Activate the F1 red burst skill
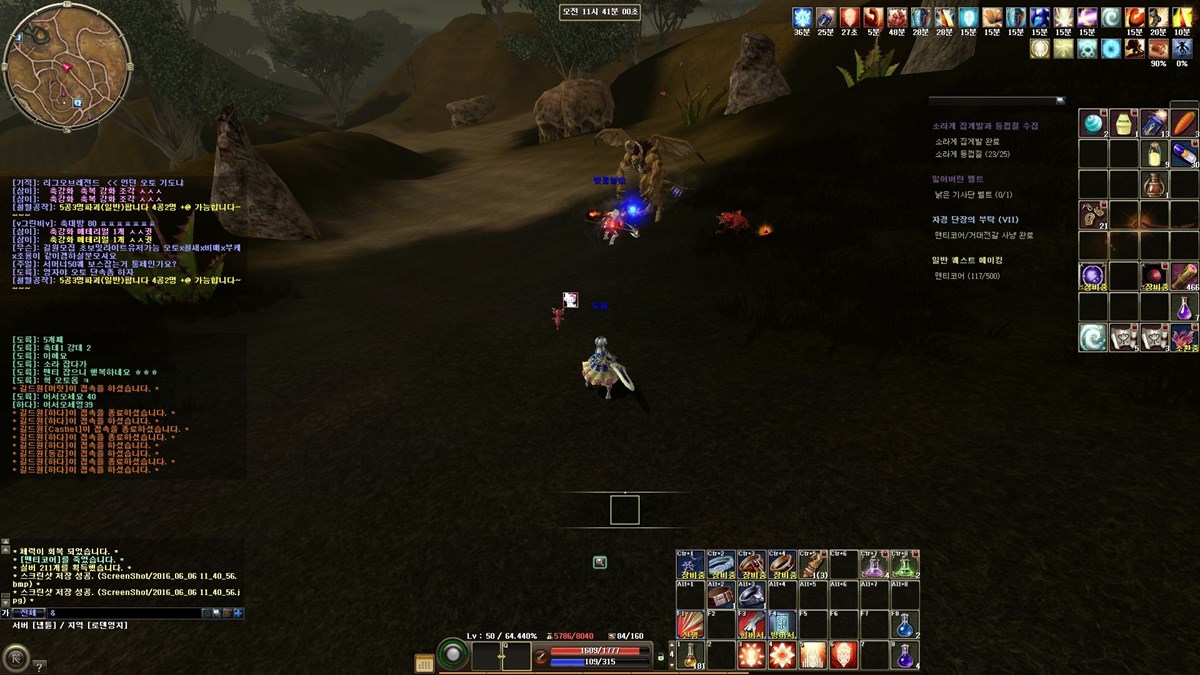Viewport: 1200px width, 675px height. 691,625
